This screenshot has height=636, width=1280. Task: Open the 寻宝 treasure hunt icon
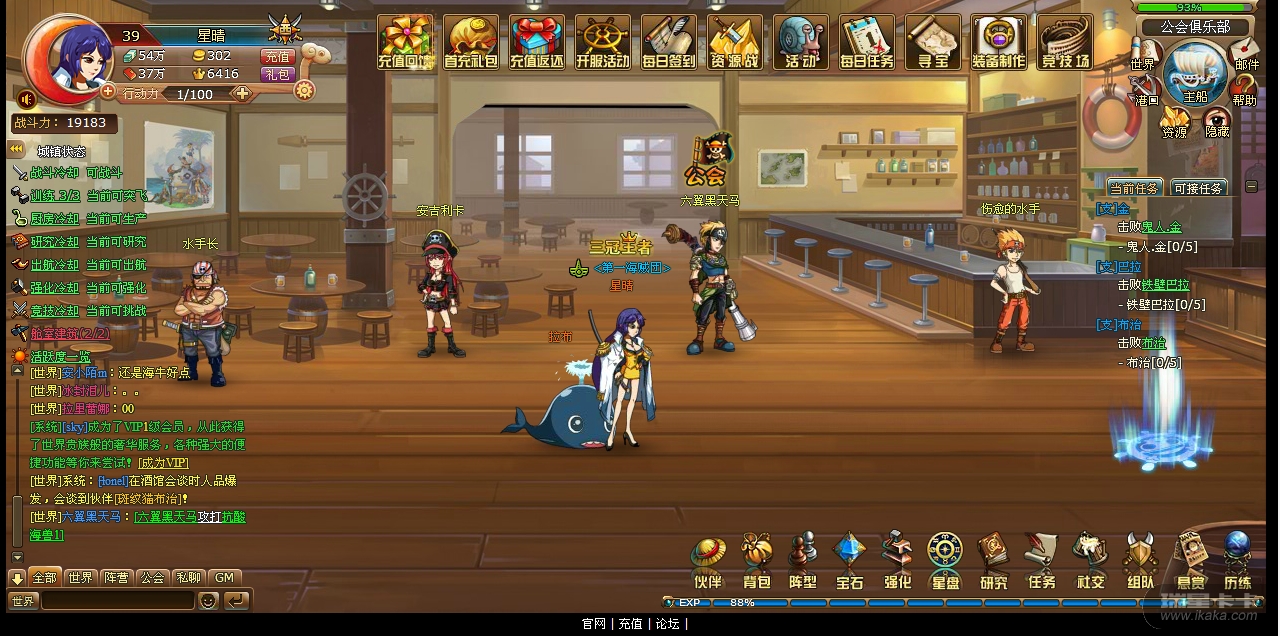tap(933, 42)
